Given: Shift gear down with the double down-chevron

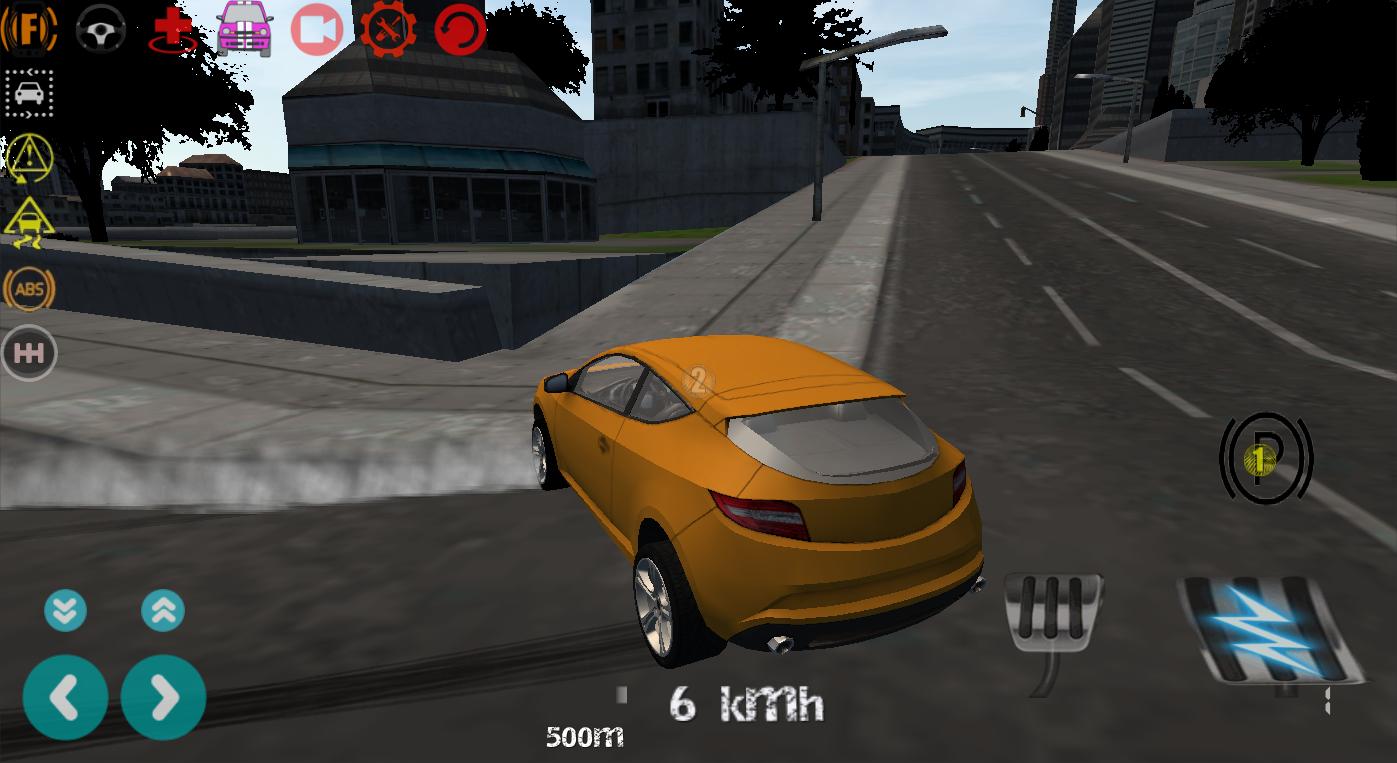Looking at the screenshot, I should (x=66, y=610).
